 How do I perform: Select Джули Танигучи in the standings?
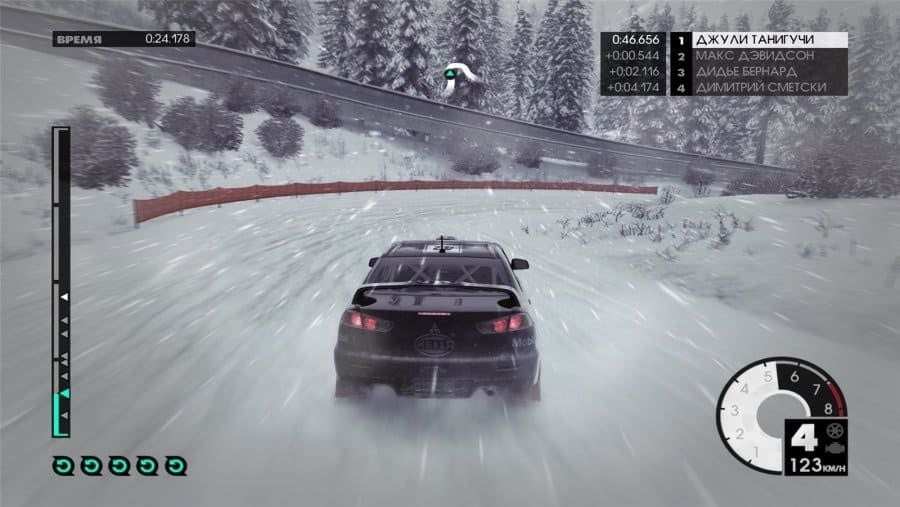tap(758, 41)
